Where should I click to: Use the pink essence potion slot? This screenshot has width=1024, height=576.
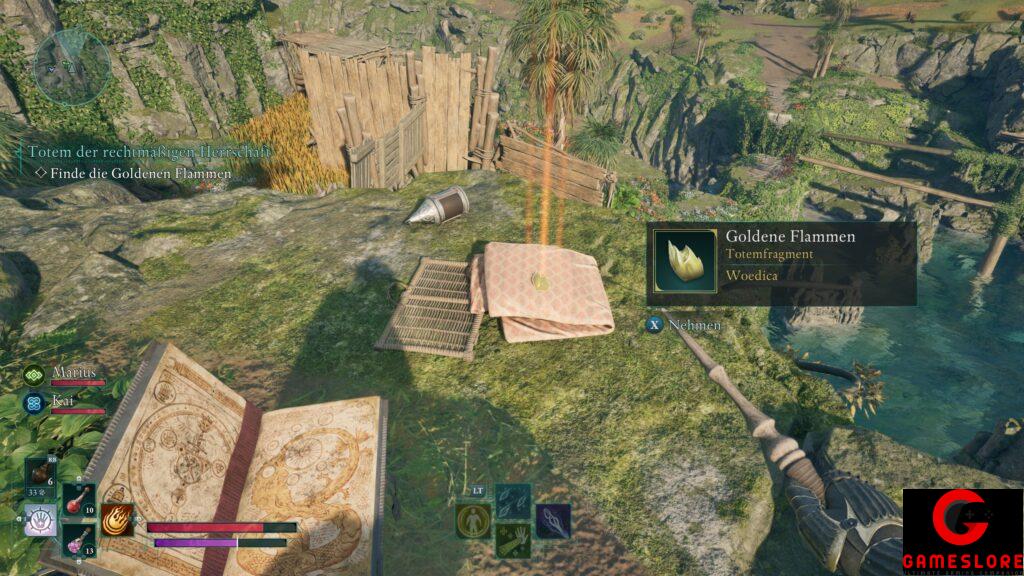78,540
